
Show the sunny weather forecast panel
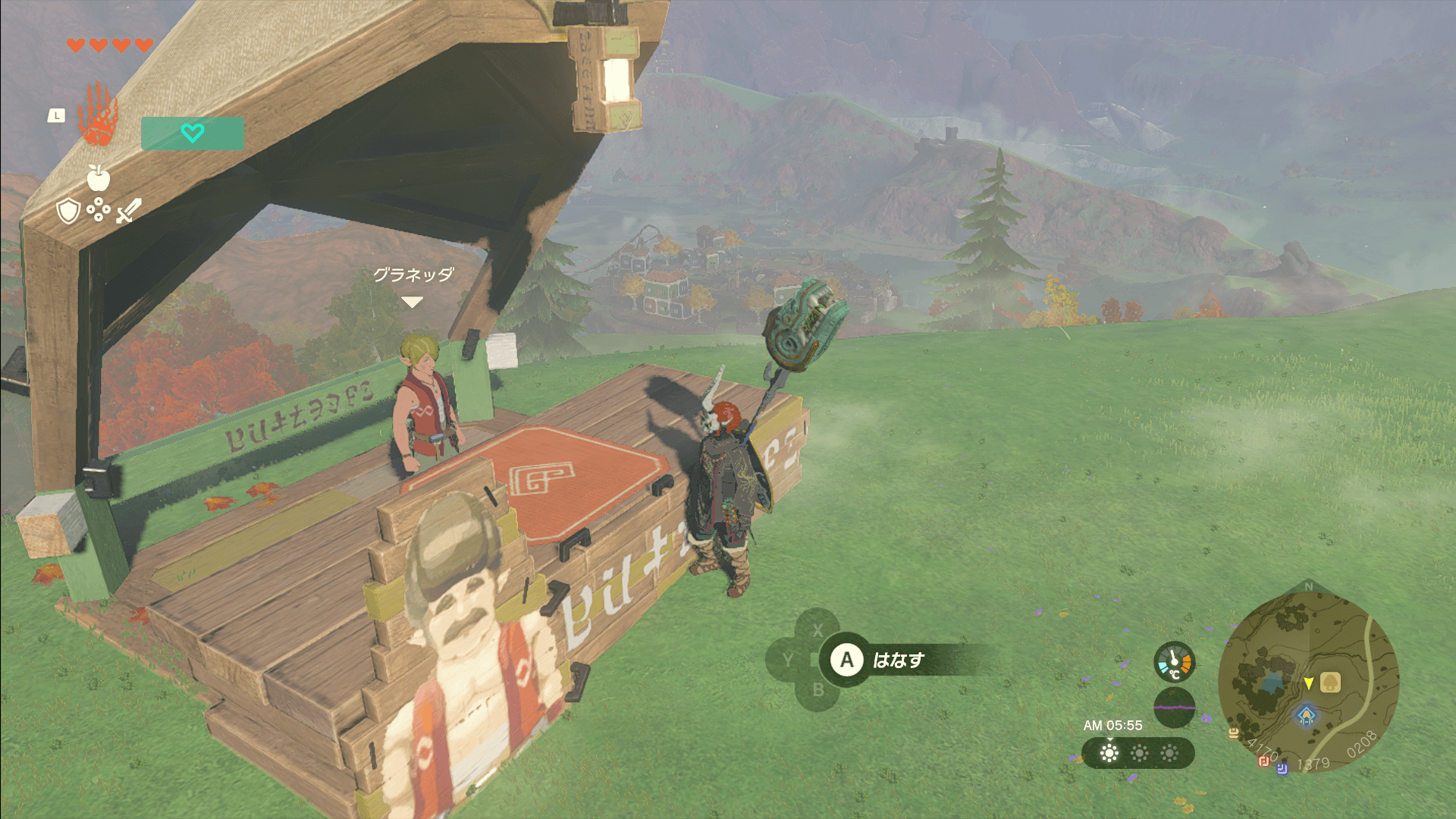tap(1138, 753)
